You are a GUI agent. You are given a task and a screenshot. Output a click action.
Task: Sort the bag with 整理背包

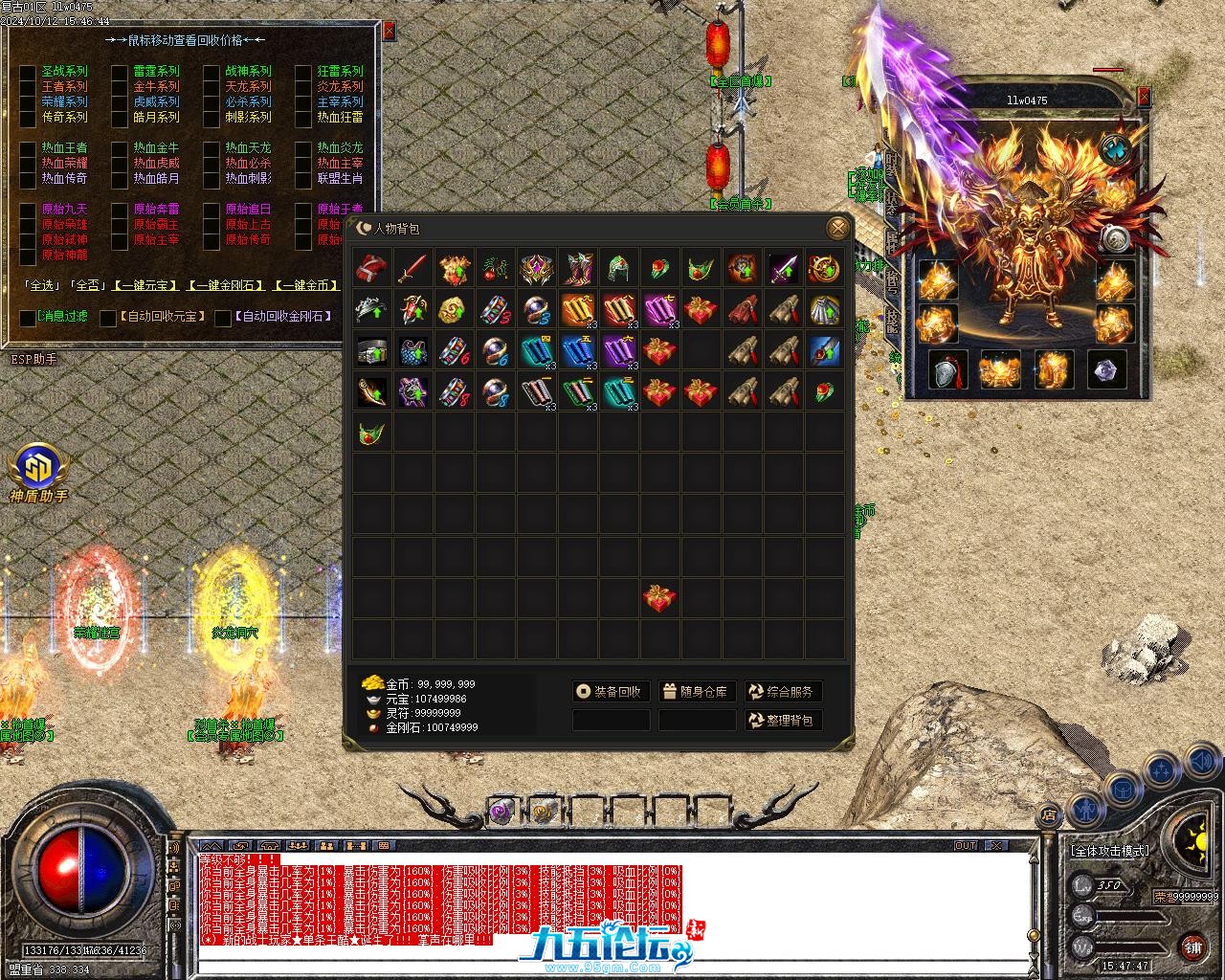coord(783,720)
